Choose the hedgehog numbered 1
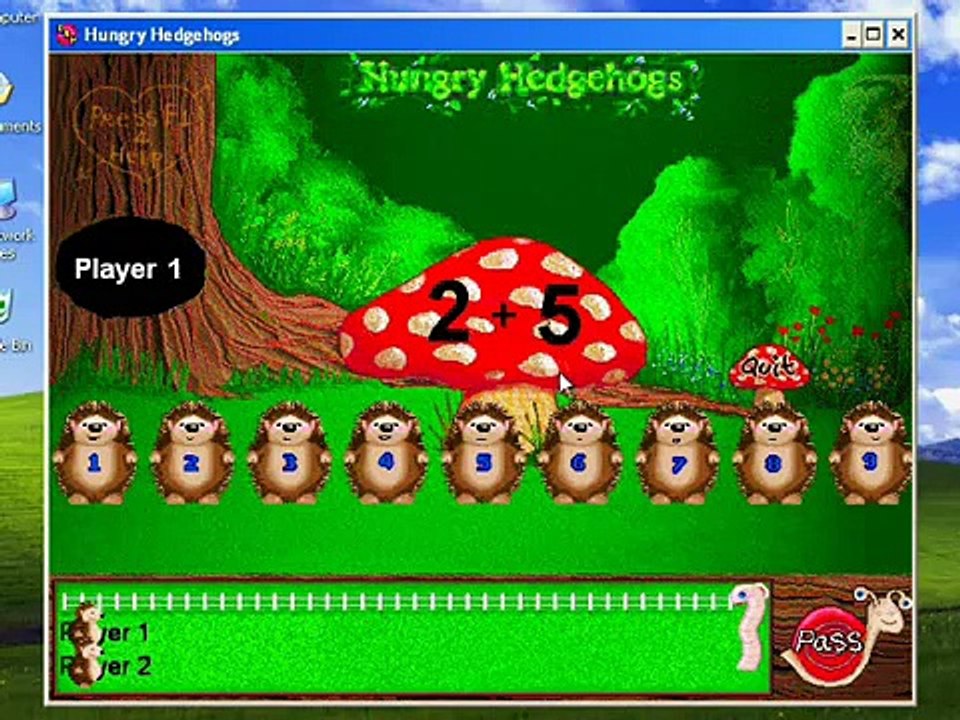 click(x=94, y=455)
